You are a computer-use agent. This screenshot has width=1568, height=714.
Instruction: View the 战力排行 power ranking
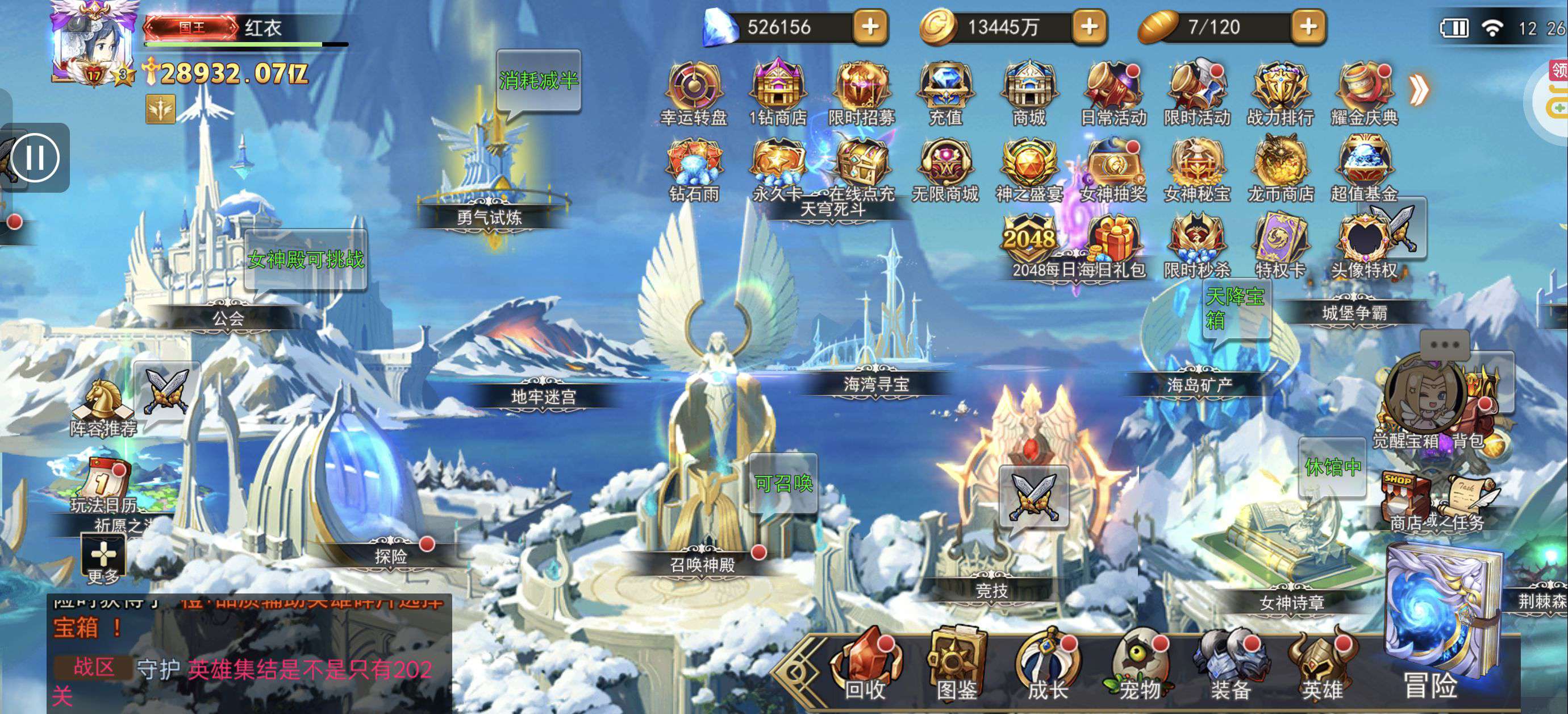tap(1281, 93)
